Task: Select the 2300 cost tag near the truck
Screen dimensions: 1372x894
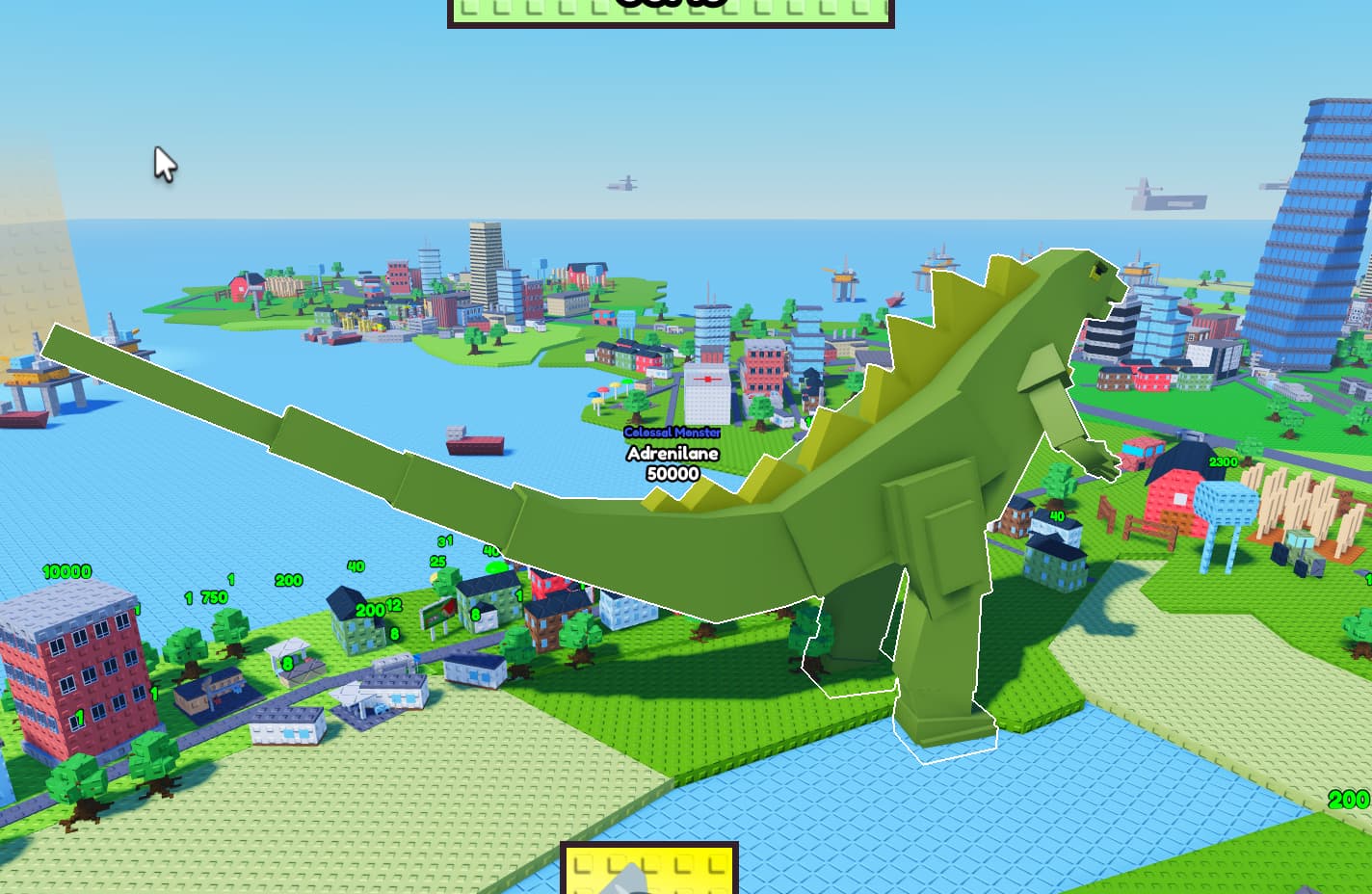Action: [x=1221, y=461]
